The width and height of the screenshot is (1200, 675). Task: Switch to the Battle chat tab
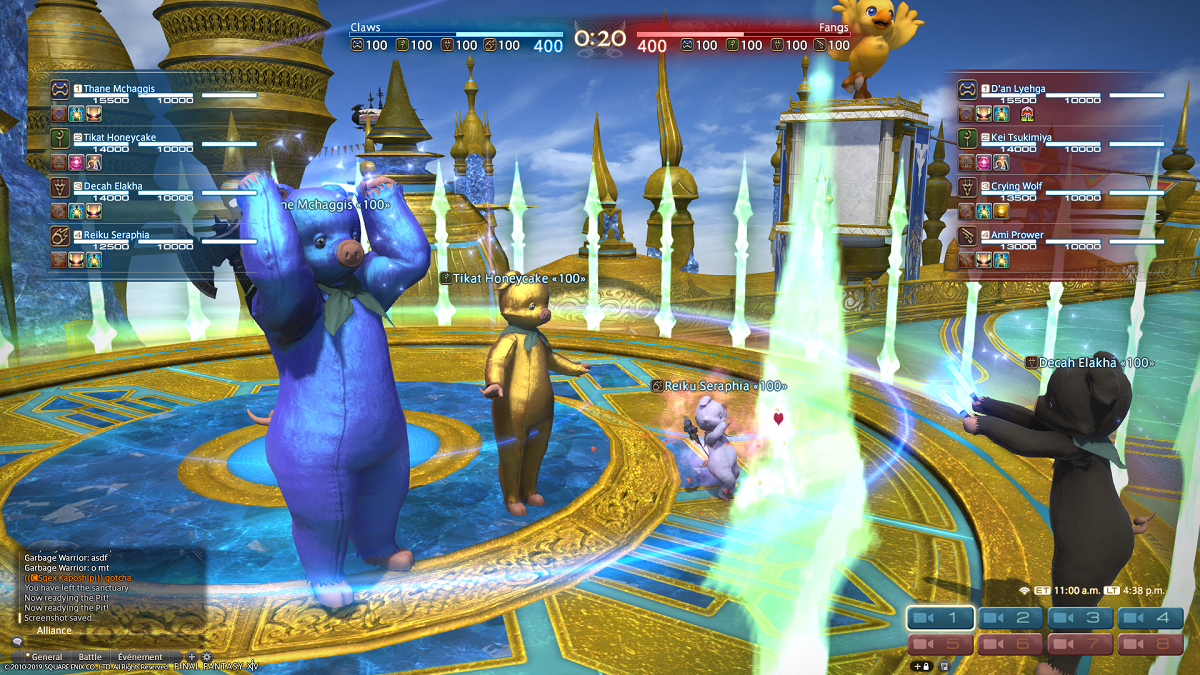[90, 657]
